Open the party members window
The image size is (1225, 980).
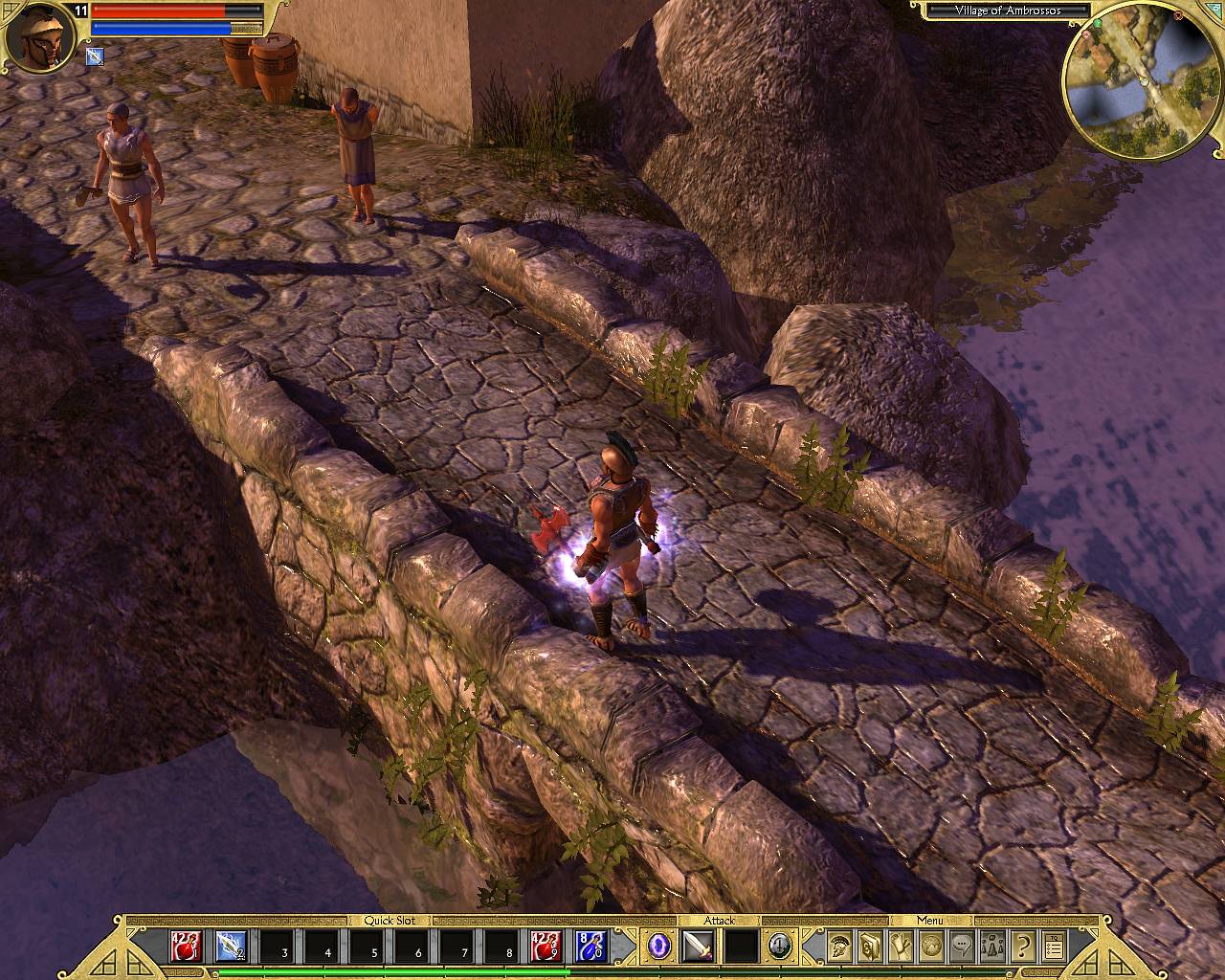[992, 947]
